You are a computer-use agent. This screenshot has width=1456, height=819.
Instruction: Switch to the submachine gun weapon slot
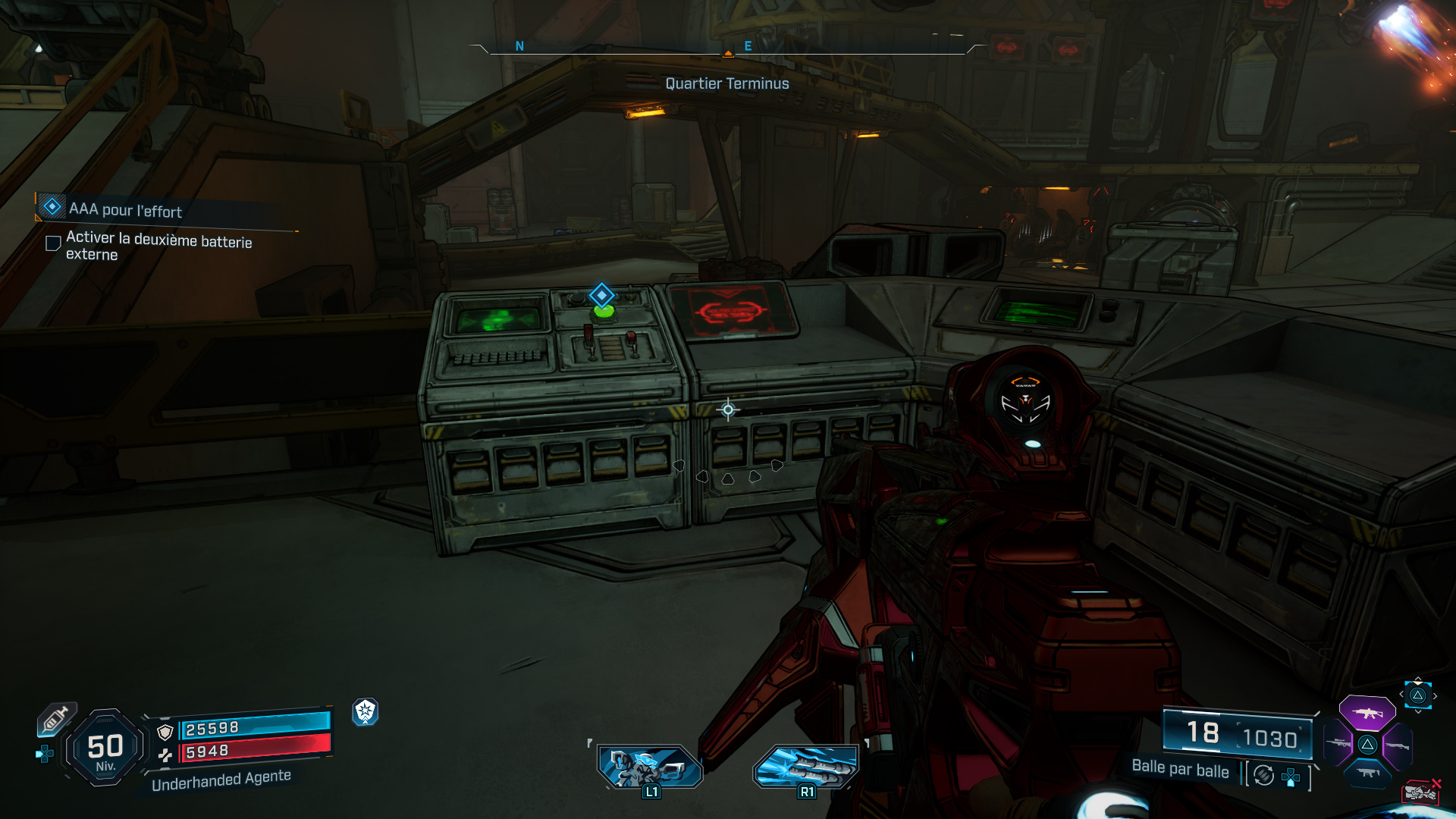(x=1367, y=773)
